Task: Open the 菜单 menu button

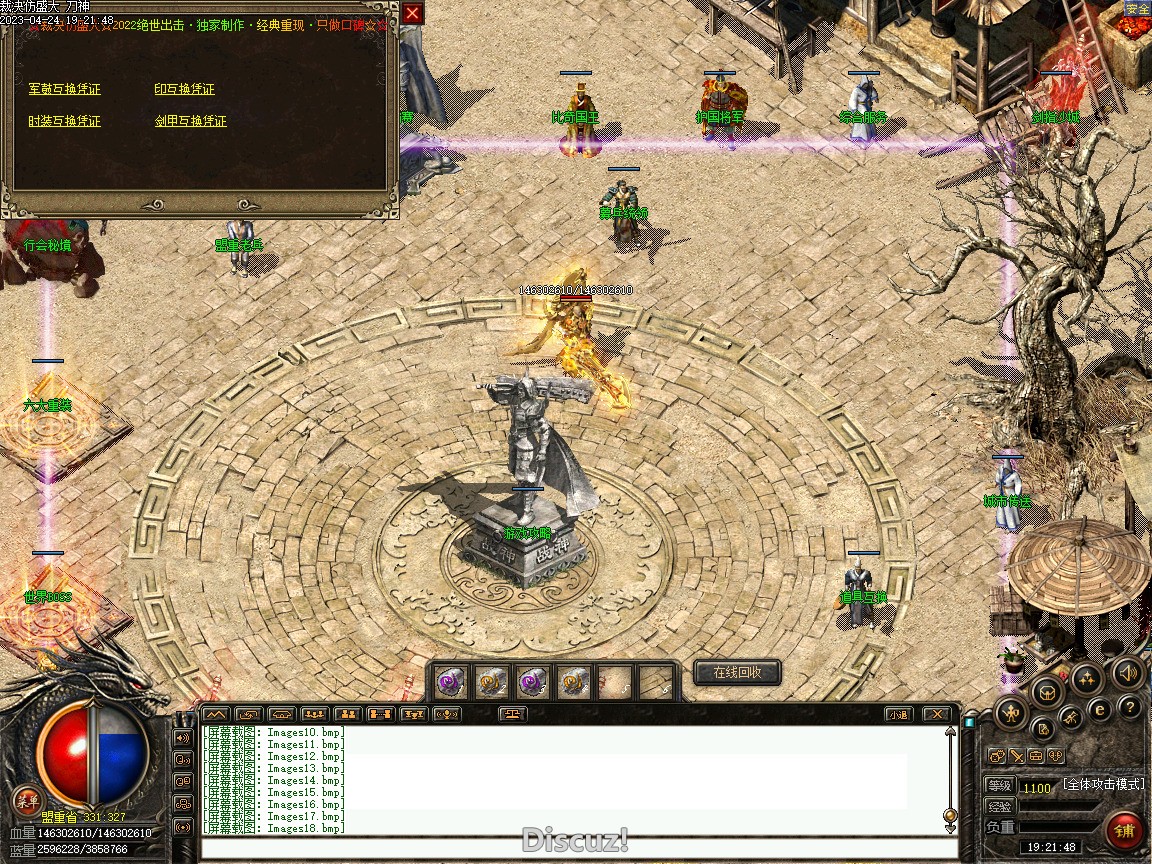Action: 27,800
